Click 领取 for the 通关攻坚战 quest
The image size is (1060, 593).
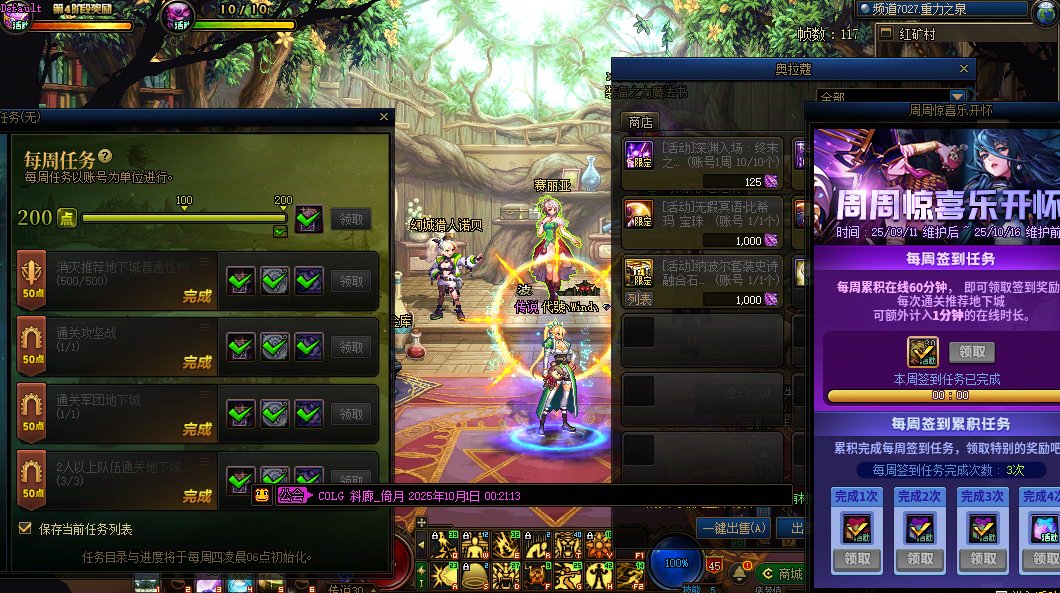point(351,347)
